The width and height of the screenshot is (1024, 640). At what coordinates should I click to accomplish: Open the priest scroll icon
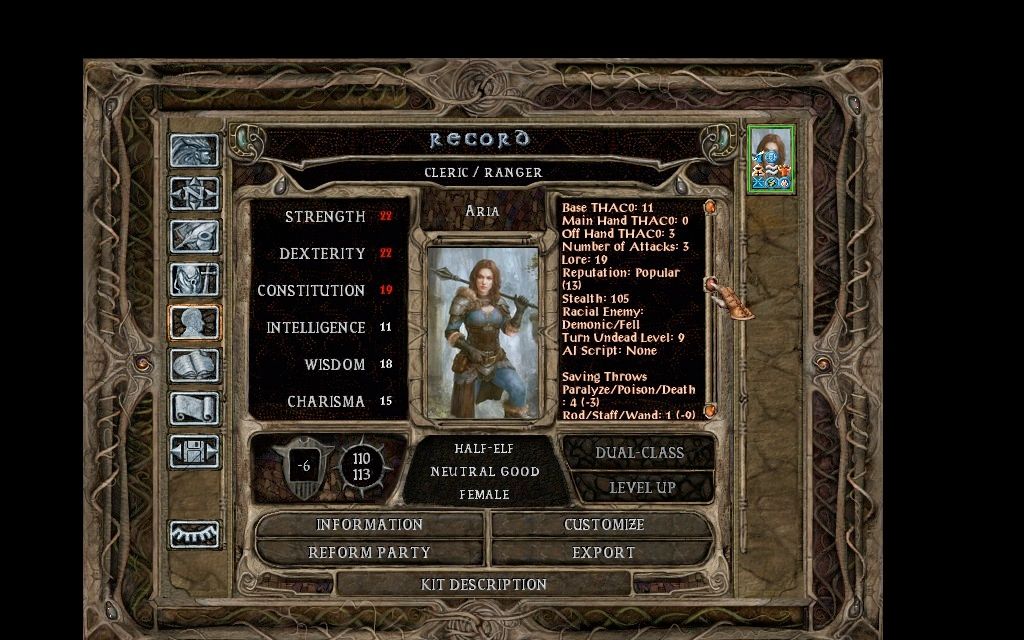coord(194,408)
